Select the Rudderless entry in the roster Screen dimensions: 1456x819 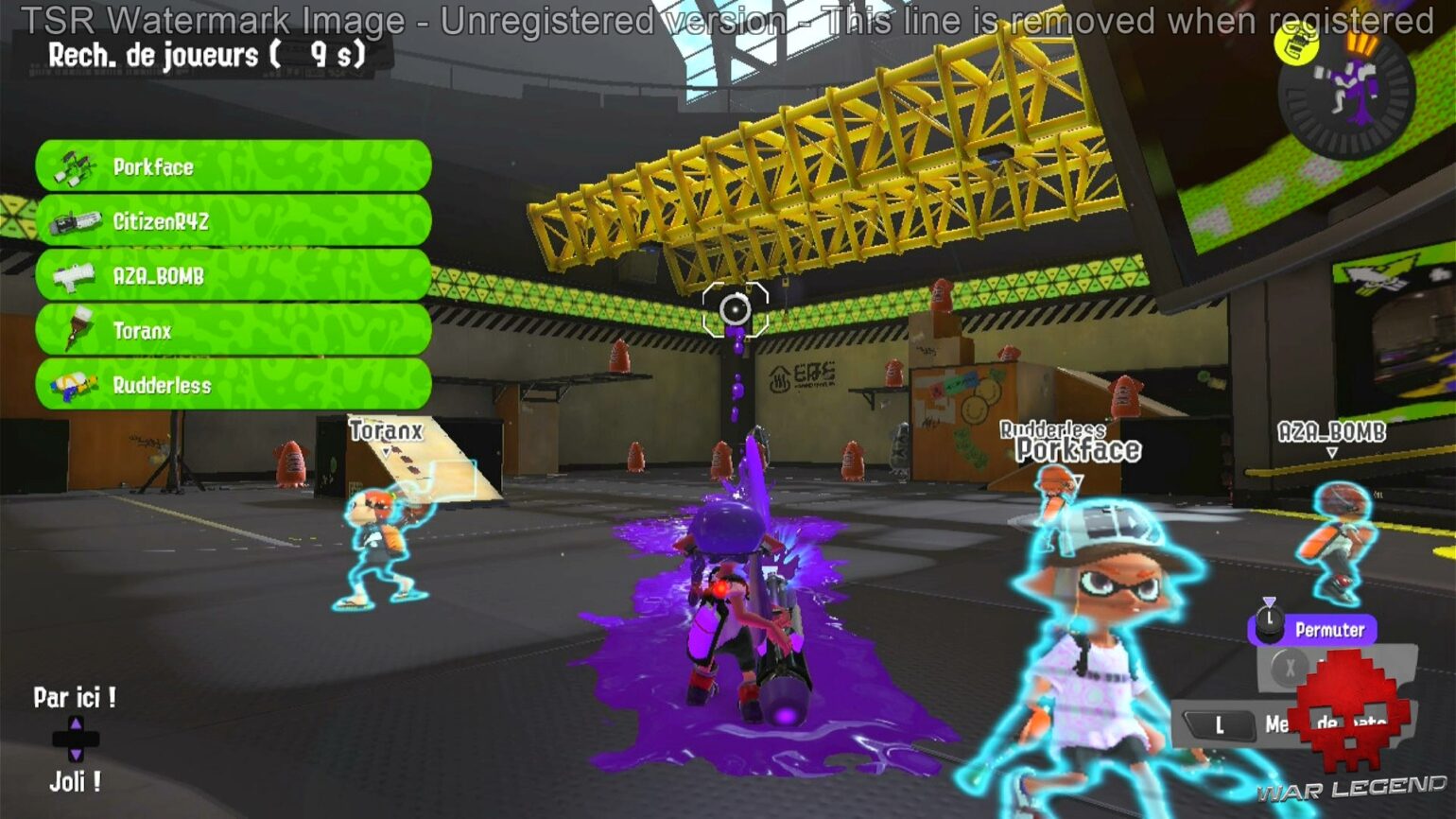click(x=232, y=386)
